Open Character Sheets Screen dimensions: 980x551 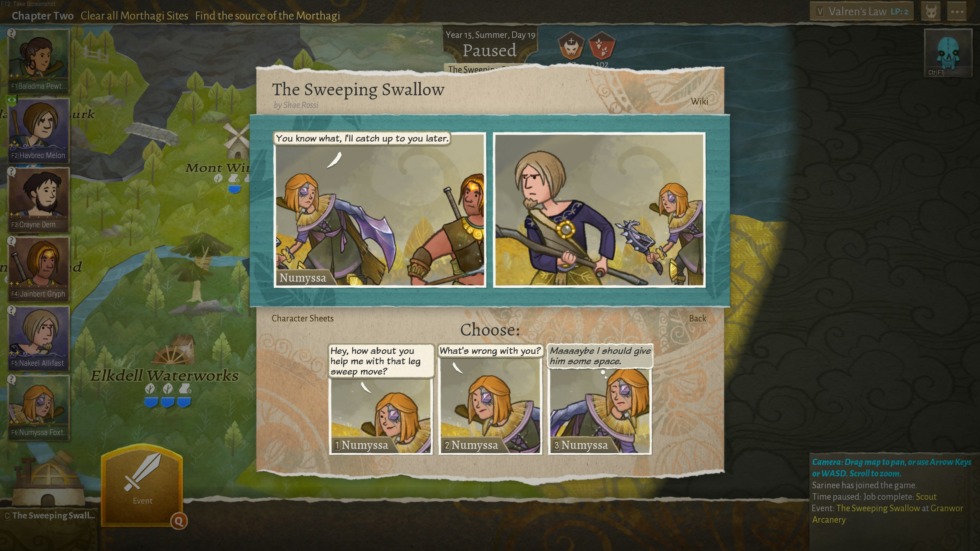pos(302,319)
